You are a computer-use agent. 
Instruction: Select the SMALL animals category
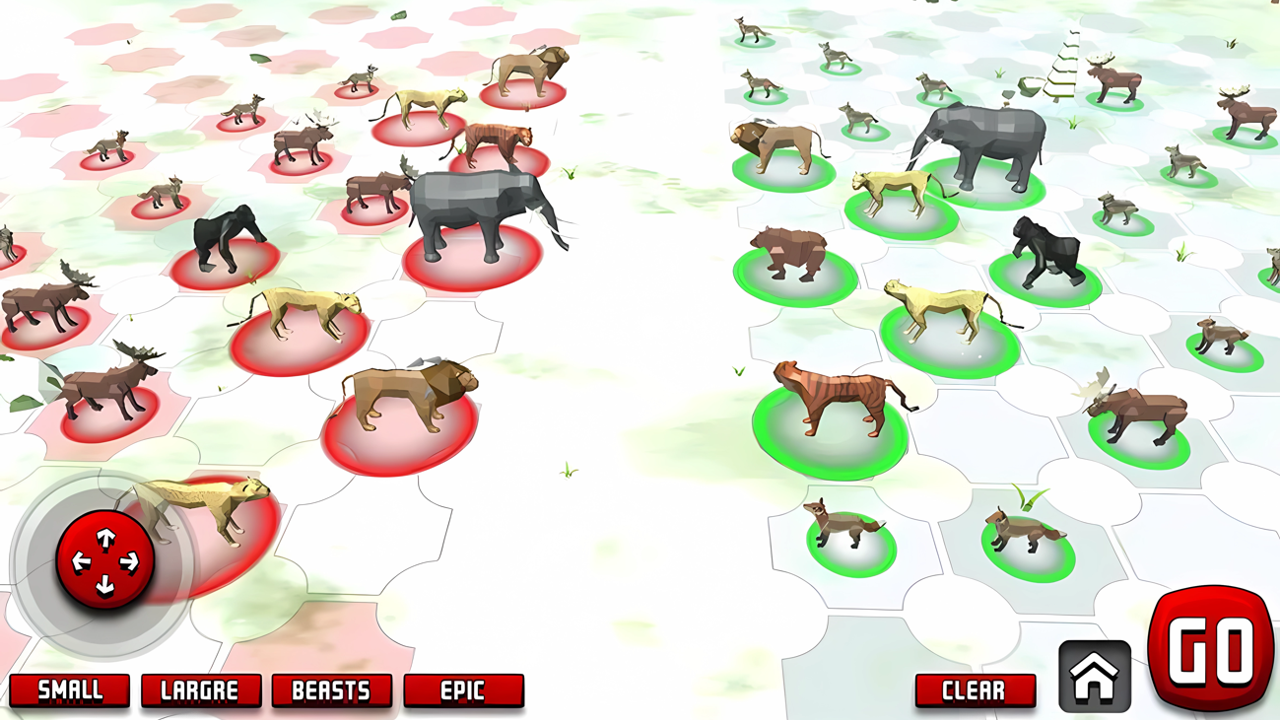pos(70,691)
